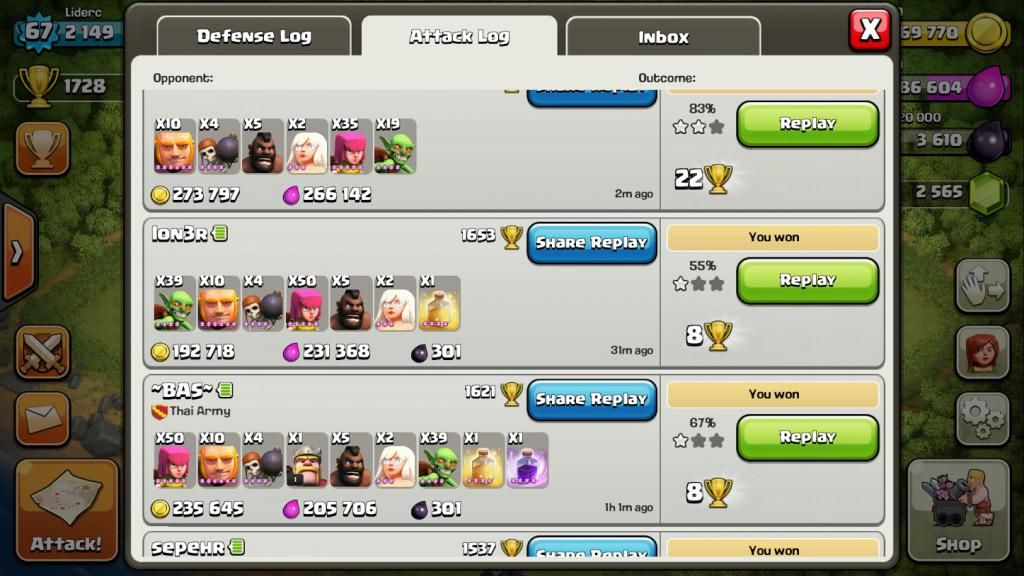This screenshot has width=1024, height=576.
Task: Watch Replay of the 55% Ion3r attack
Action: [x=807, y=281]
